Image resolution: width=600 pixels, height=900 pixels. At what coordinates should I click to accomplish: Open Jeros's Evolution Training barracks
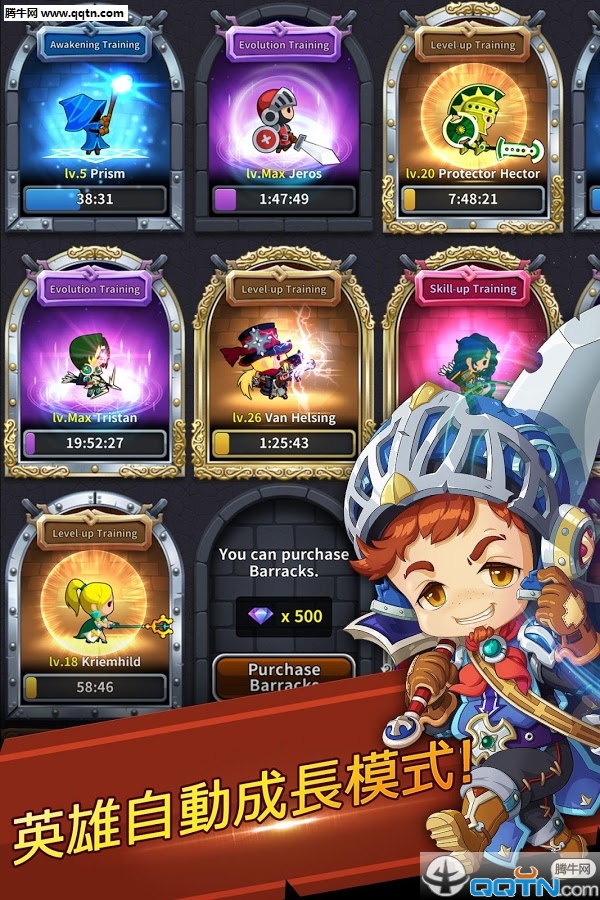284,120
